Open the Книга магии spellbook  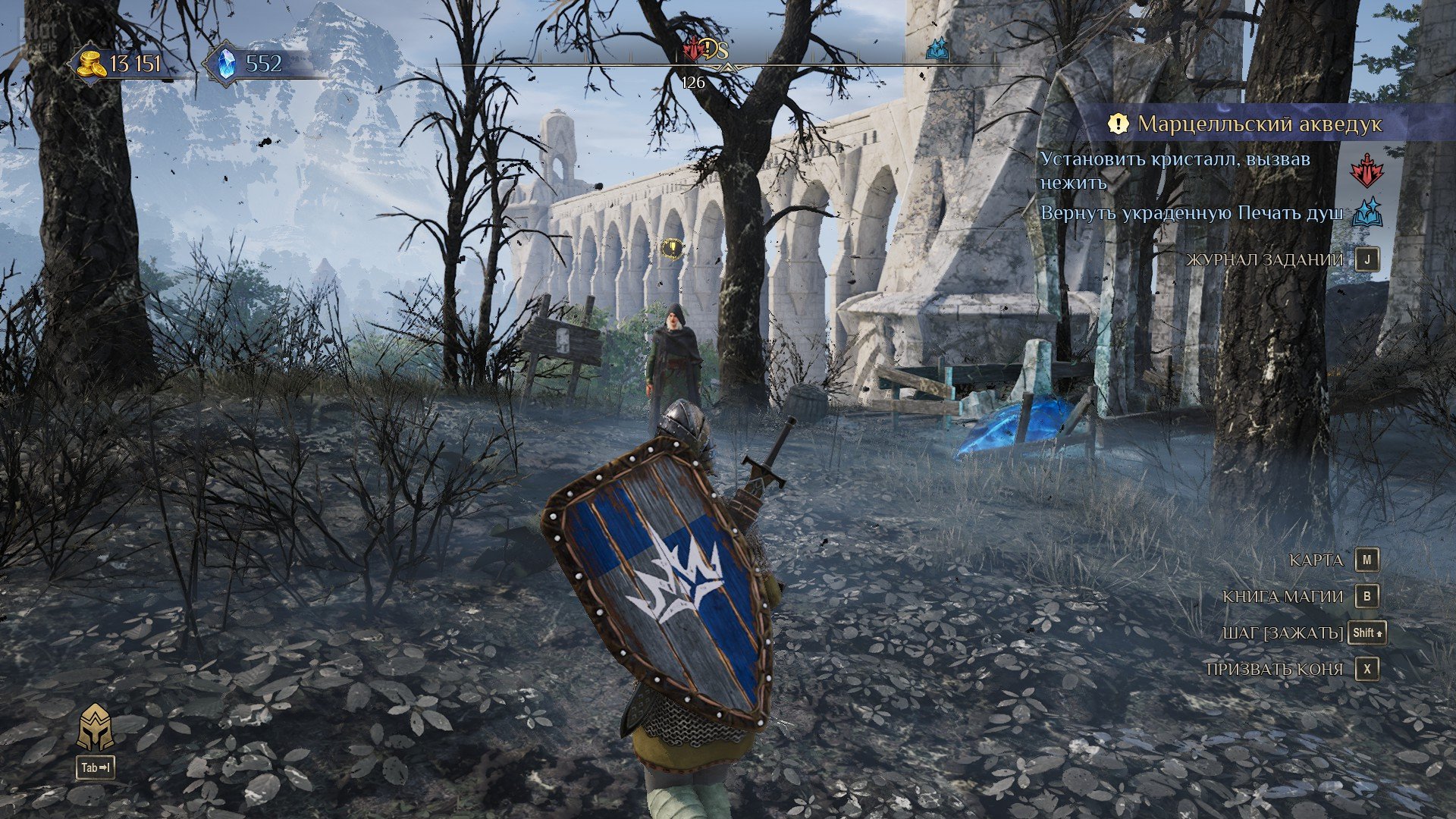pos(1282,597)
